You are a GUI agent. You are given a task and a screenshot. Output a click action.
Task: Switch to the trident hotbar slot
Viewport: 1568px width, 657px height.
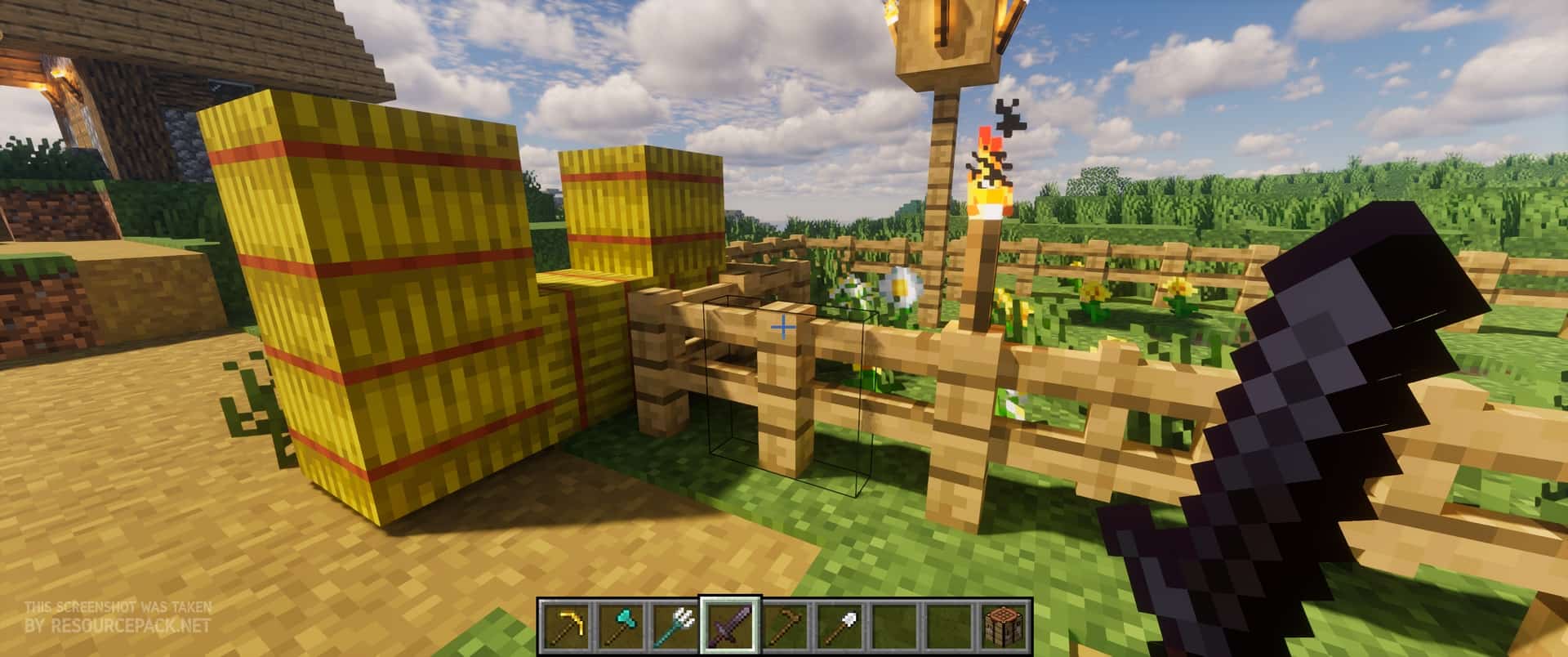click(675, 625)
